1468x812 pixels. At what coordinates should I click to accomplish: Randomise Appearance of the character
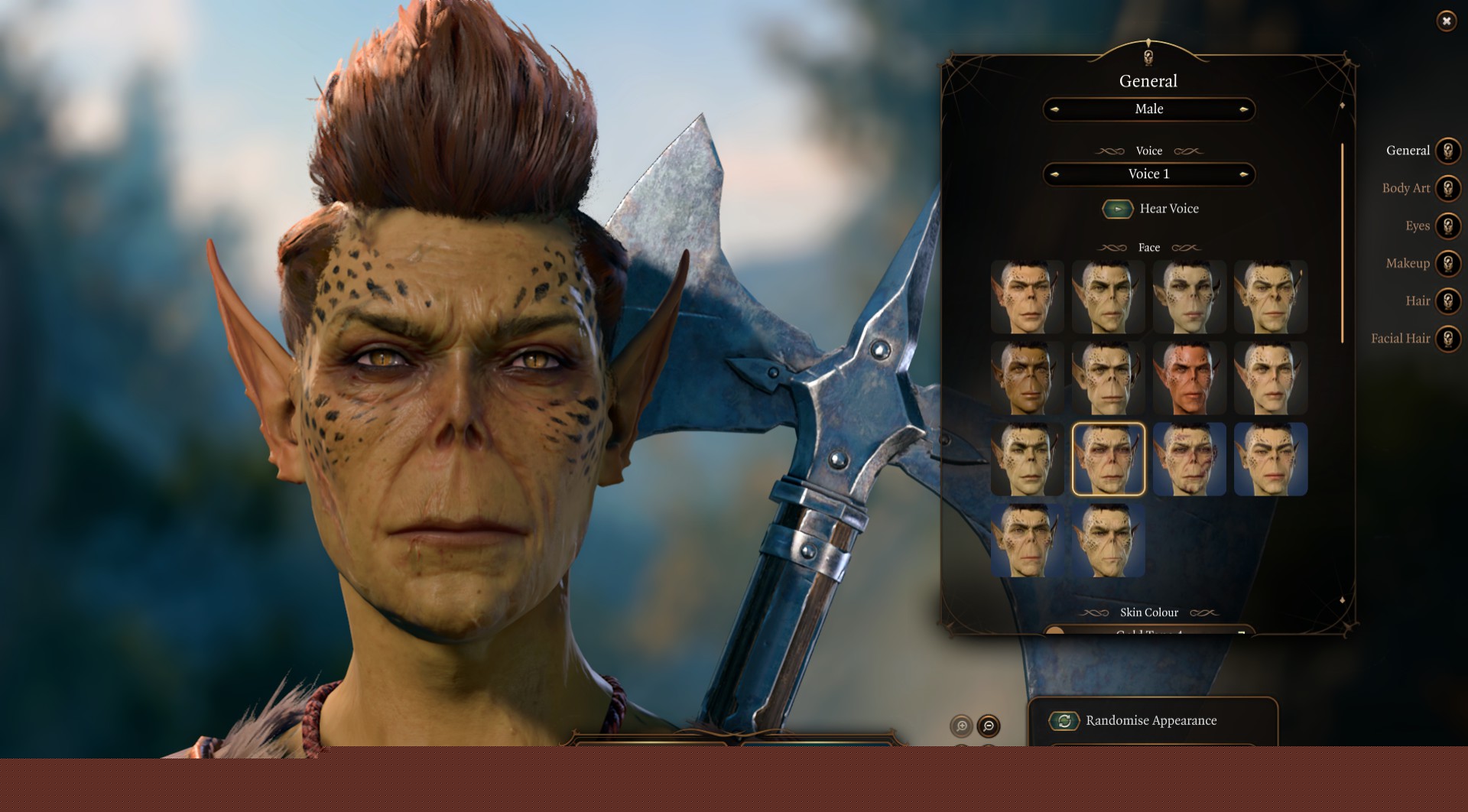coord(1064,720)
